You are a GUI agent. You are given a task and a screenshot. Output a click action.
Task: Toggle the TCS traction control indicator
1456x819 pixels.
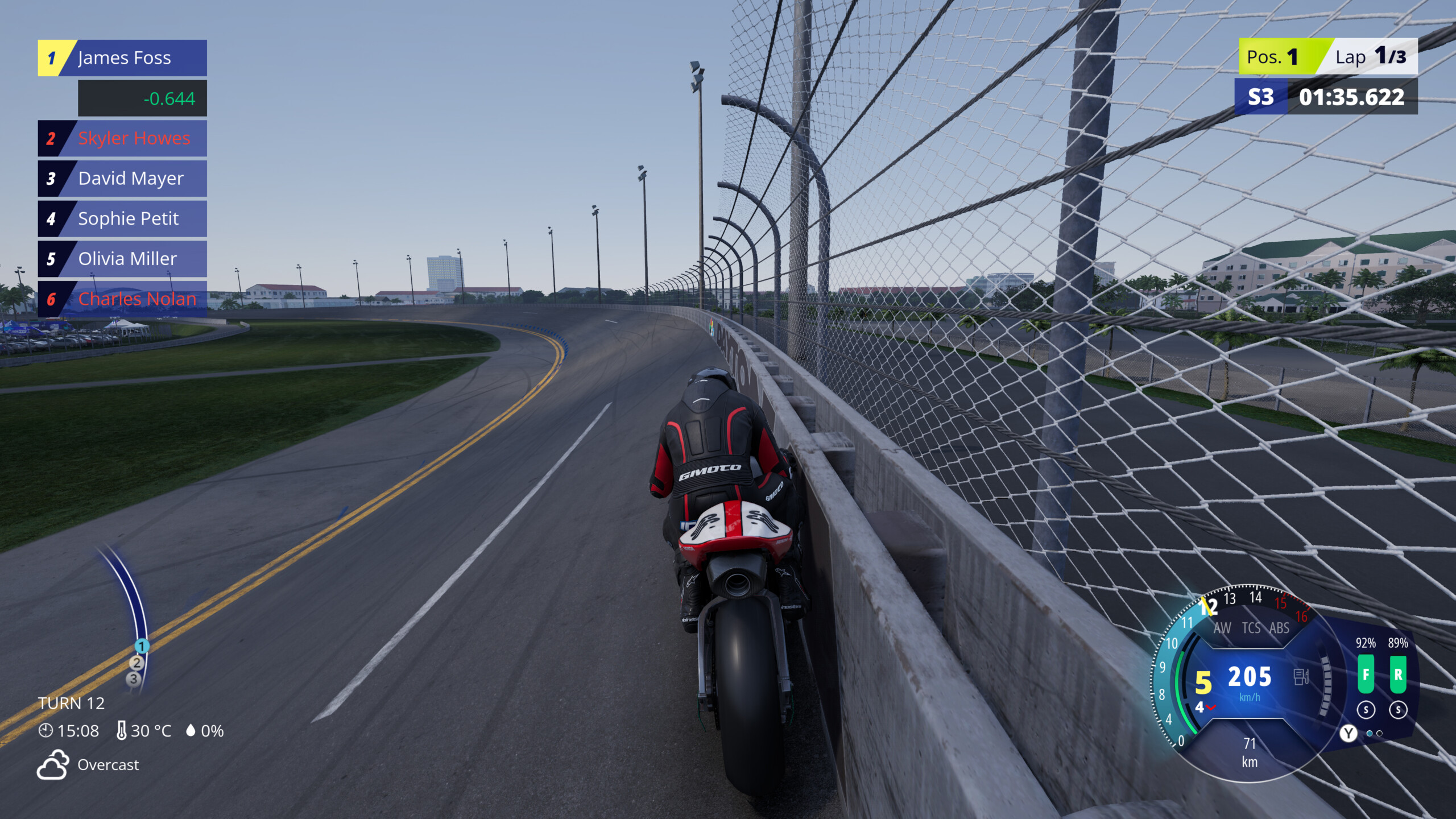click(1251, 627)
